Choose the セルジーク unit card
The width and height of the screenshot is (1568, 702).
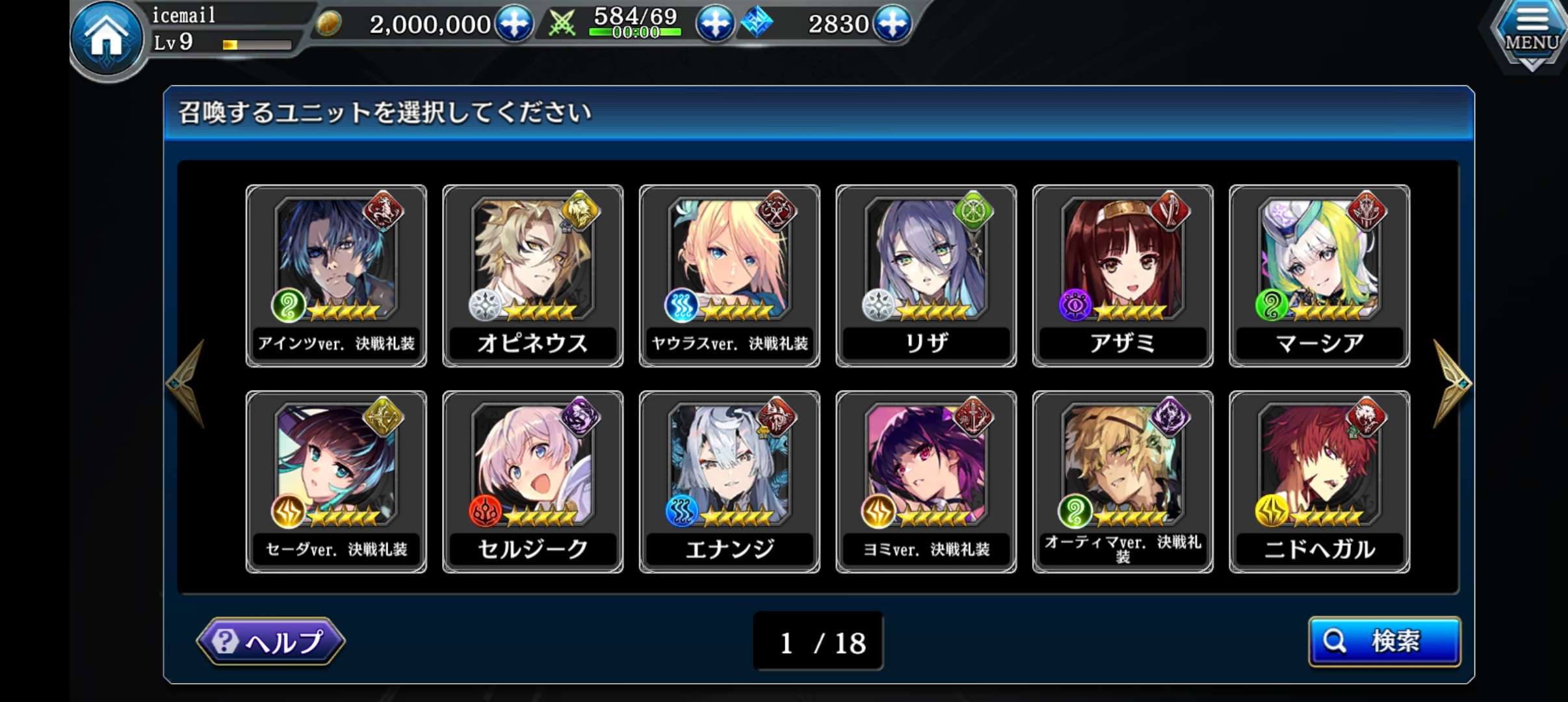[533, 482]
